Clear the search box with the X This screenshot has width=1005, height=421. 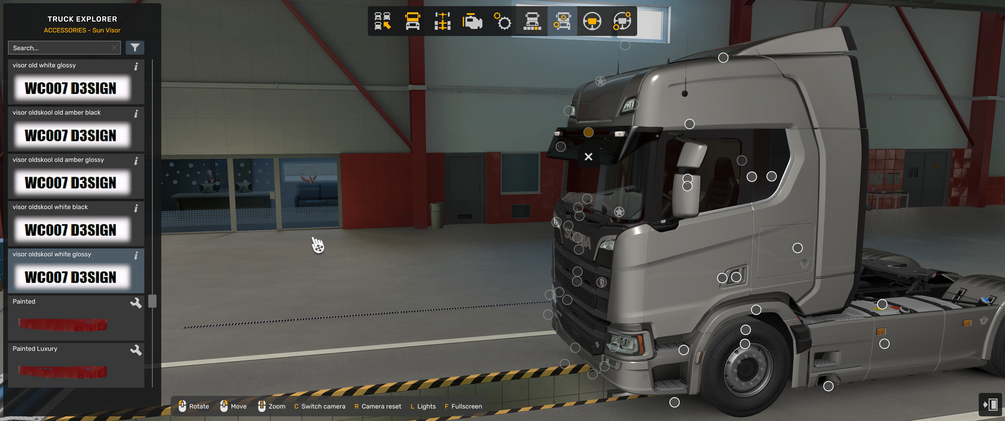coord(114,47)
